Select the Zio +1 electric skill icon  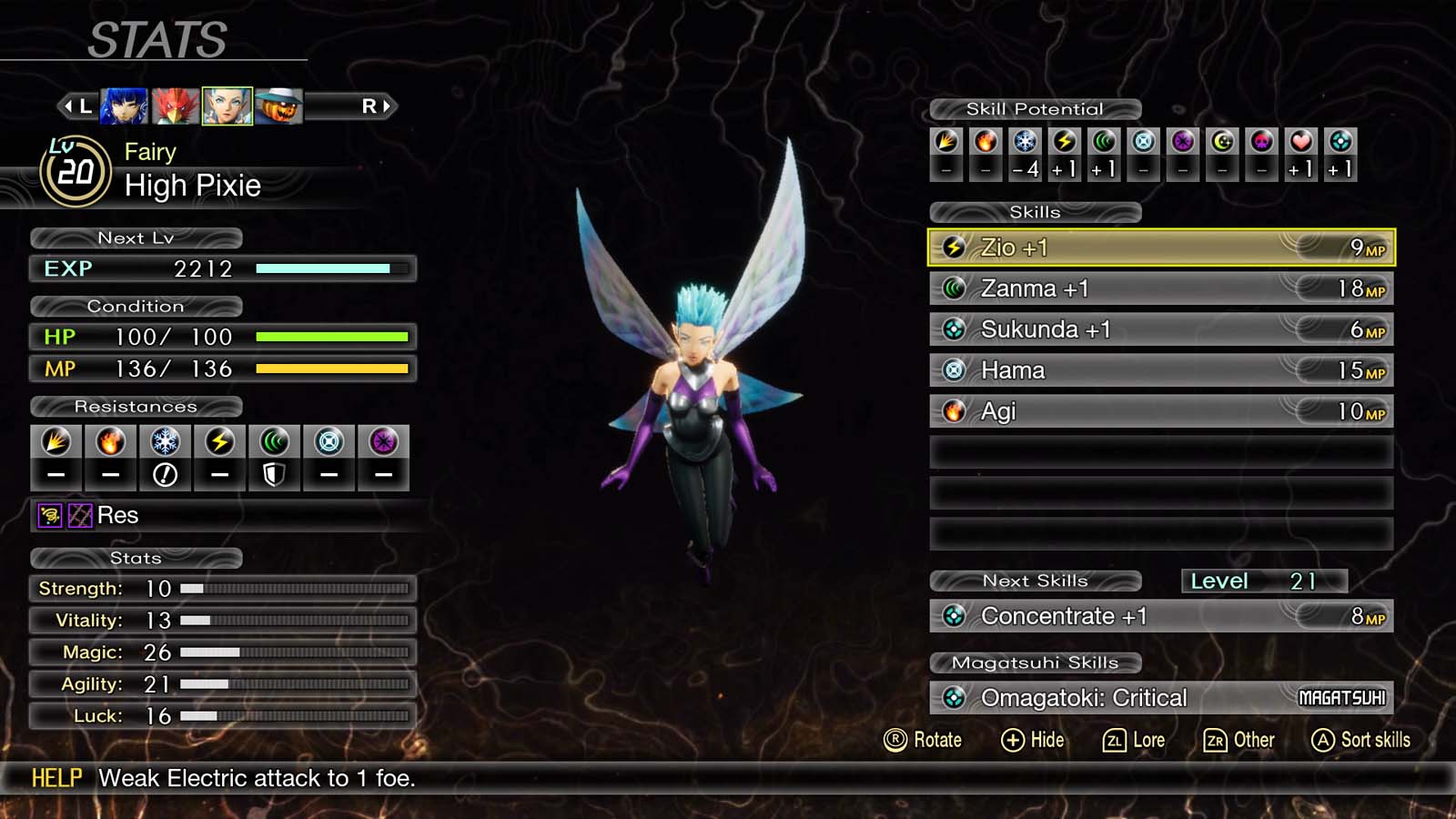pyautogui.click(x=952, y=247)
